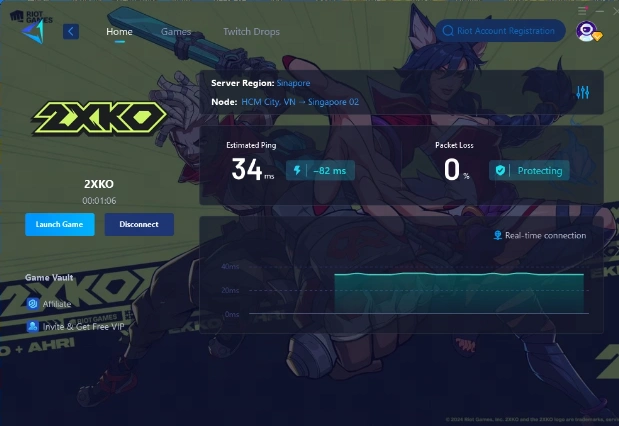
Task: Go back with the arrow button
Action: pos(71,32)
